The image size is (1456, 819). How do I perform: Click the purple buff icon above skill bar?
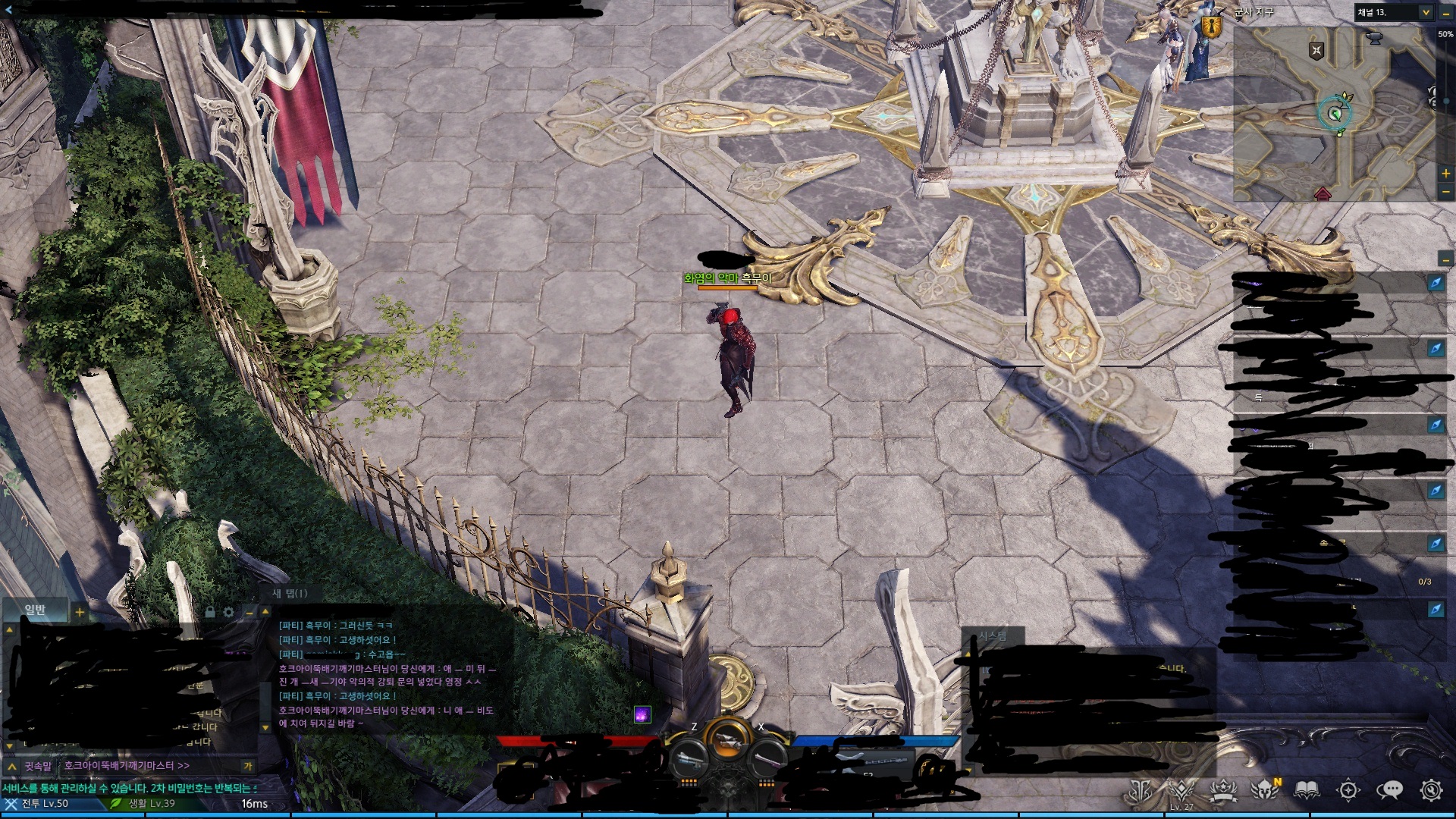click(x=642, y=714)
